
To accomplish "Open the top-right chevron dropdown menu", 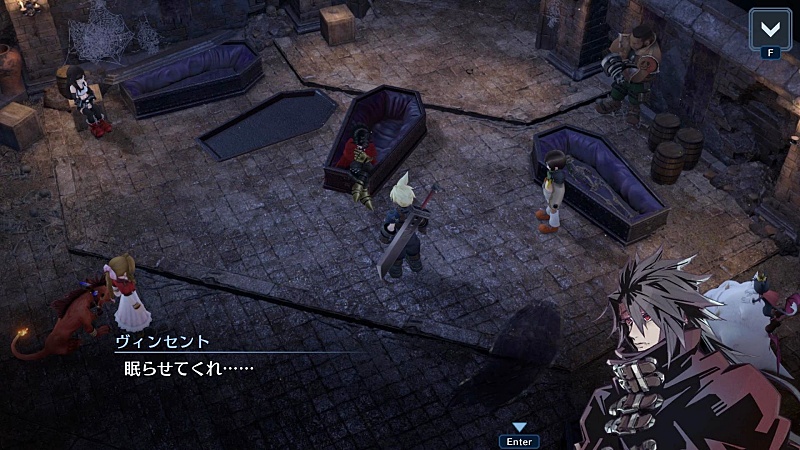I will click(x=770, y=28).
